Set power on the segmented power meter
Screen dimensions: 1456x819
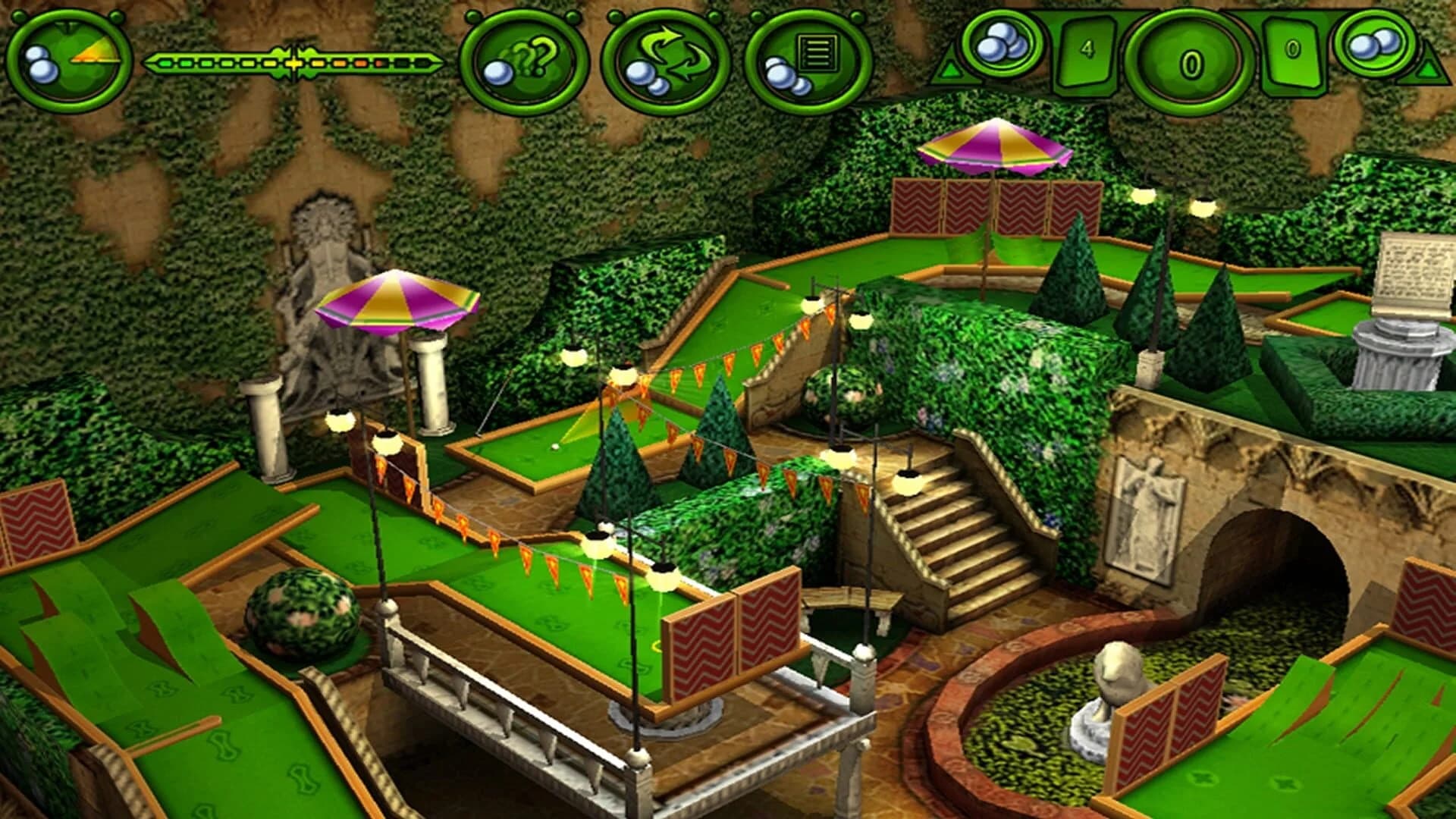coord(296,62)
